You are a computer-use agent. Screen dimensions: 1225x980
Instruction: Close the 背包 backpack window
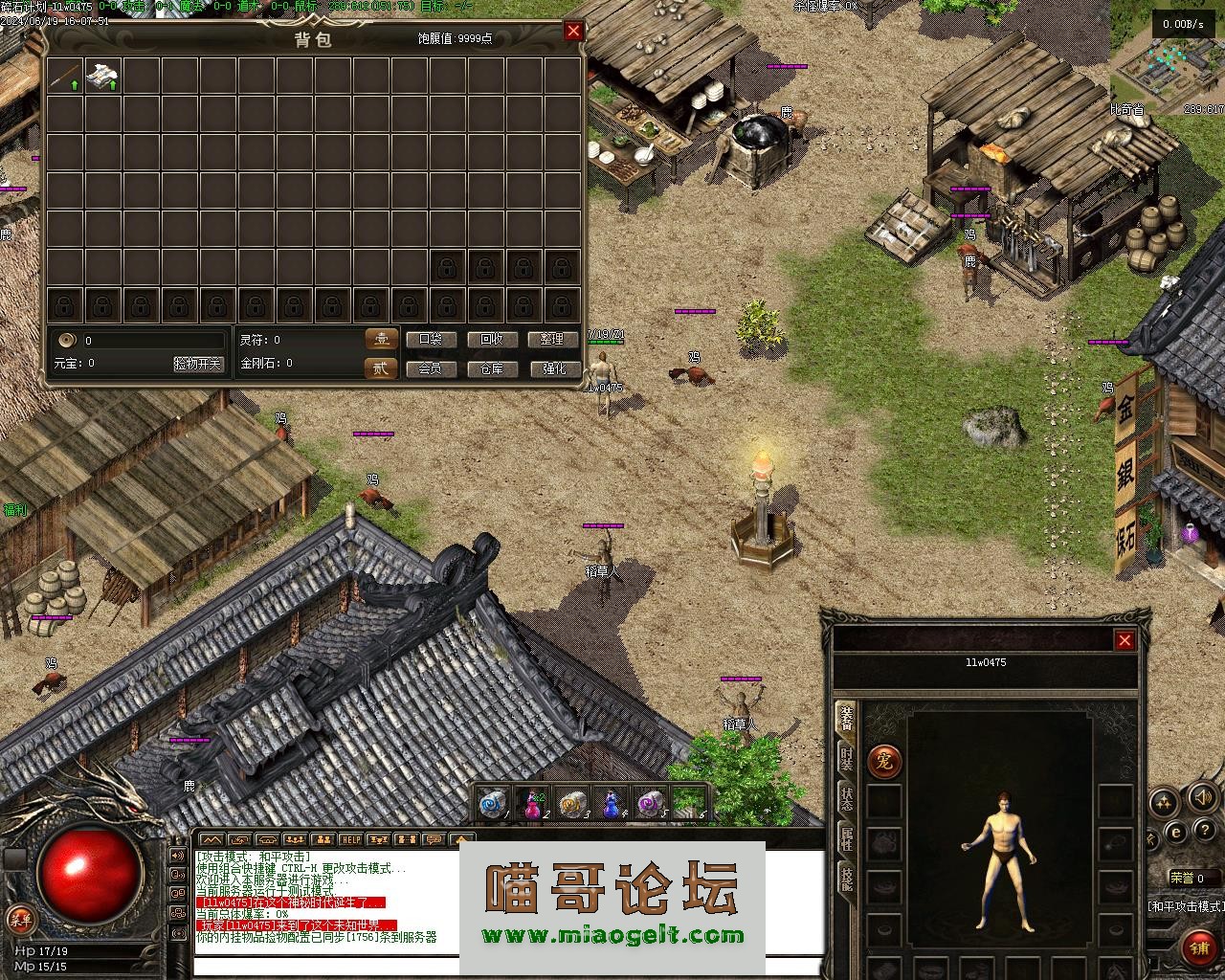tap(573, 31)
